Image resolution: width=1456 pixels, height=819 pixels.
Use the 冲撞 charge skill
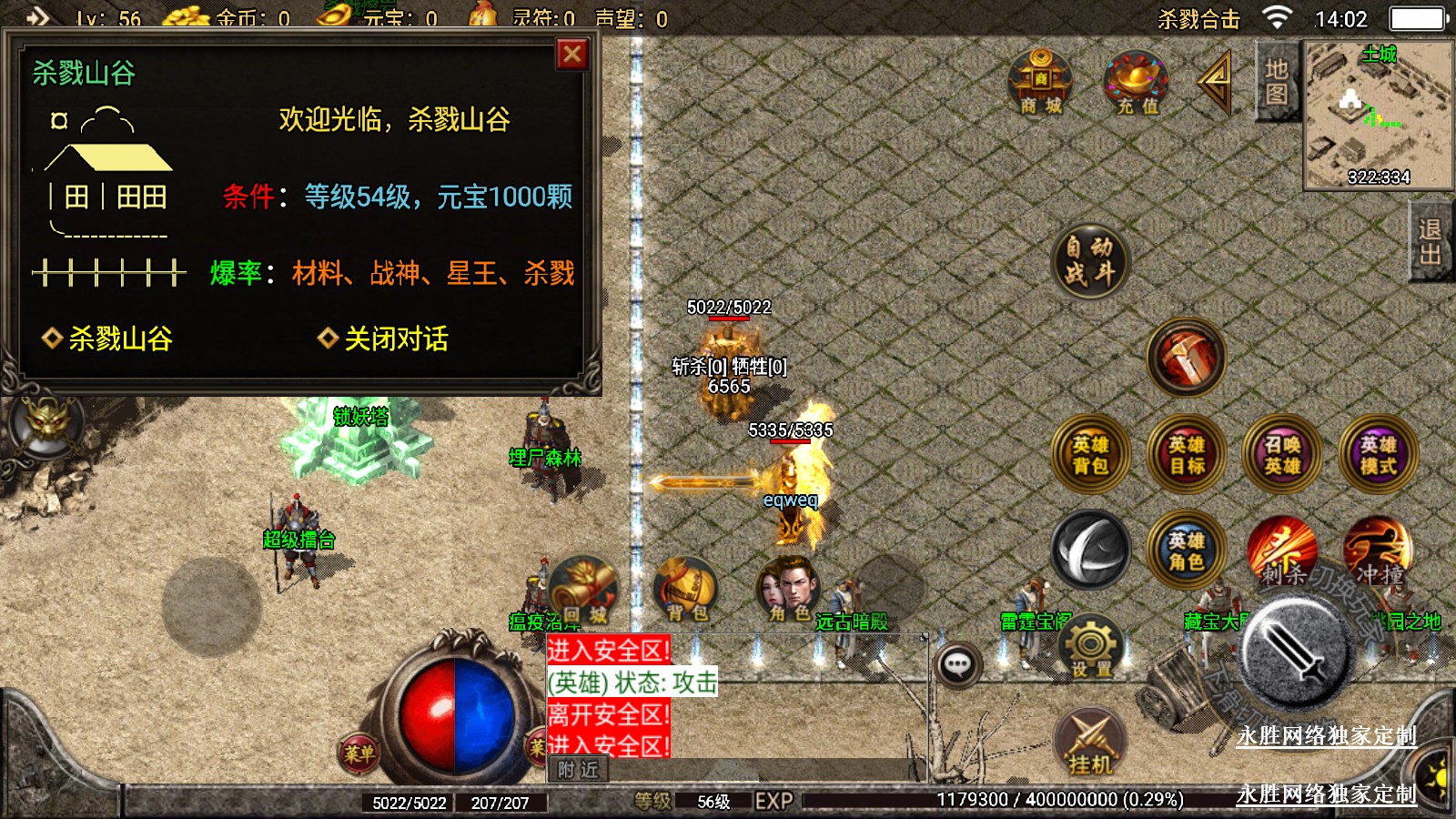1378,551
